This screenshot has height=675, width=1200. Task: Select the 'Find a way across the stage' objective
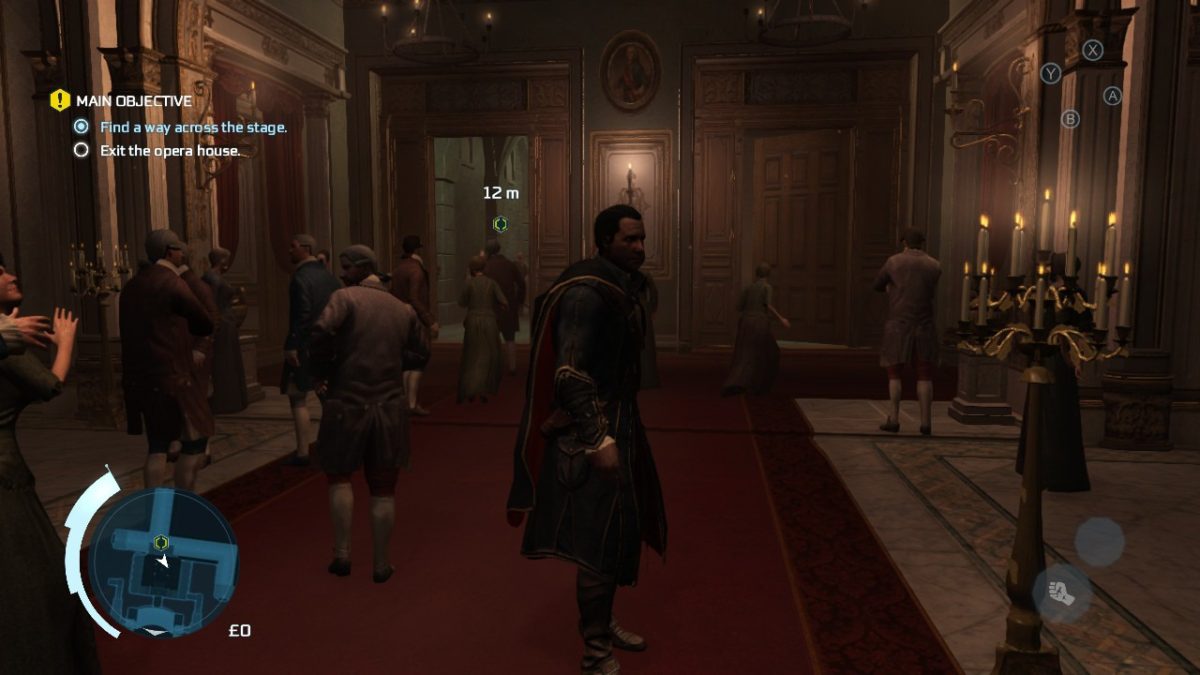[193, 127]
